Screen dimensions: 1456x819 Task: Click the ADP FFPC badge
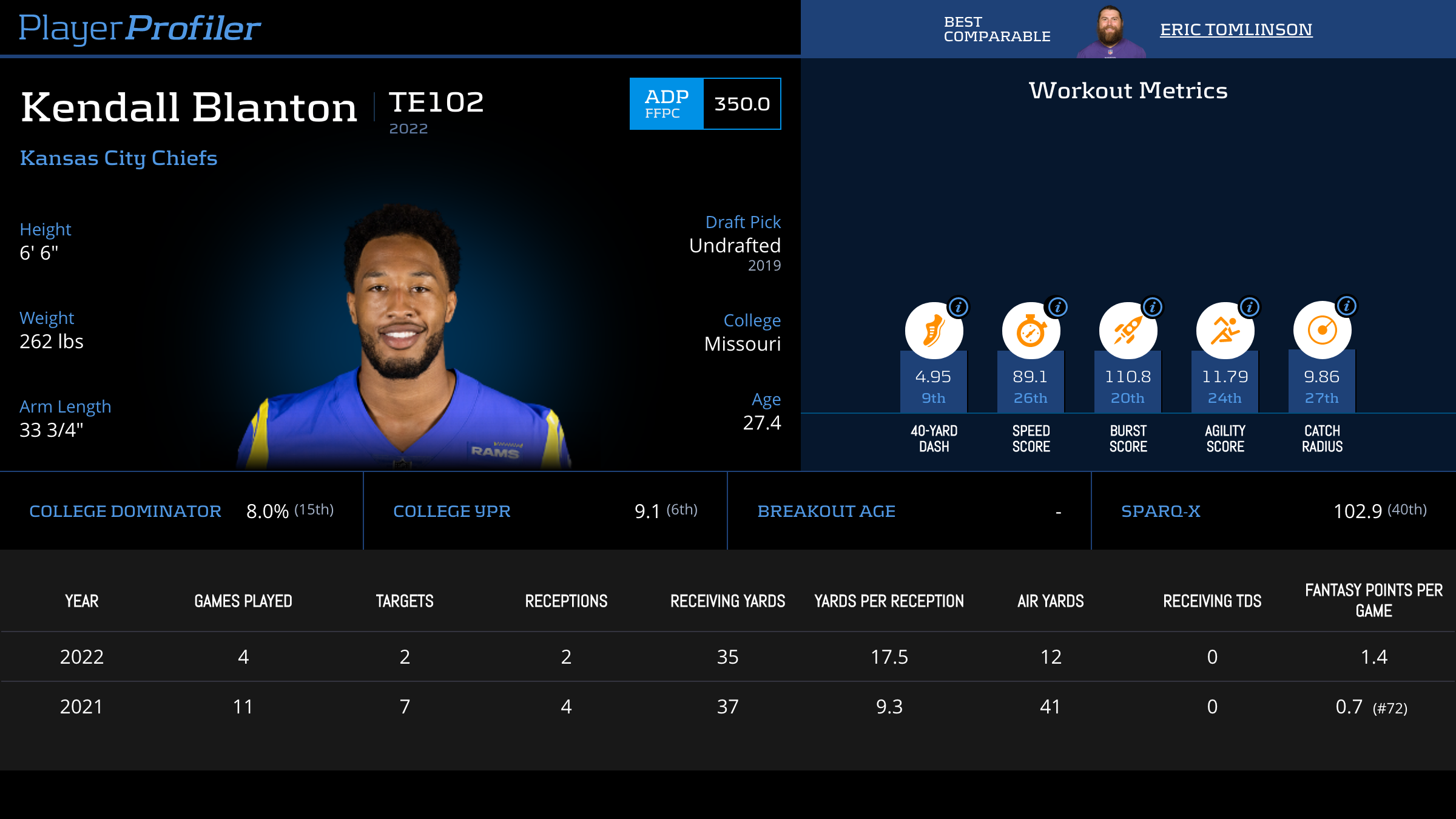point(666,104)
